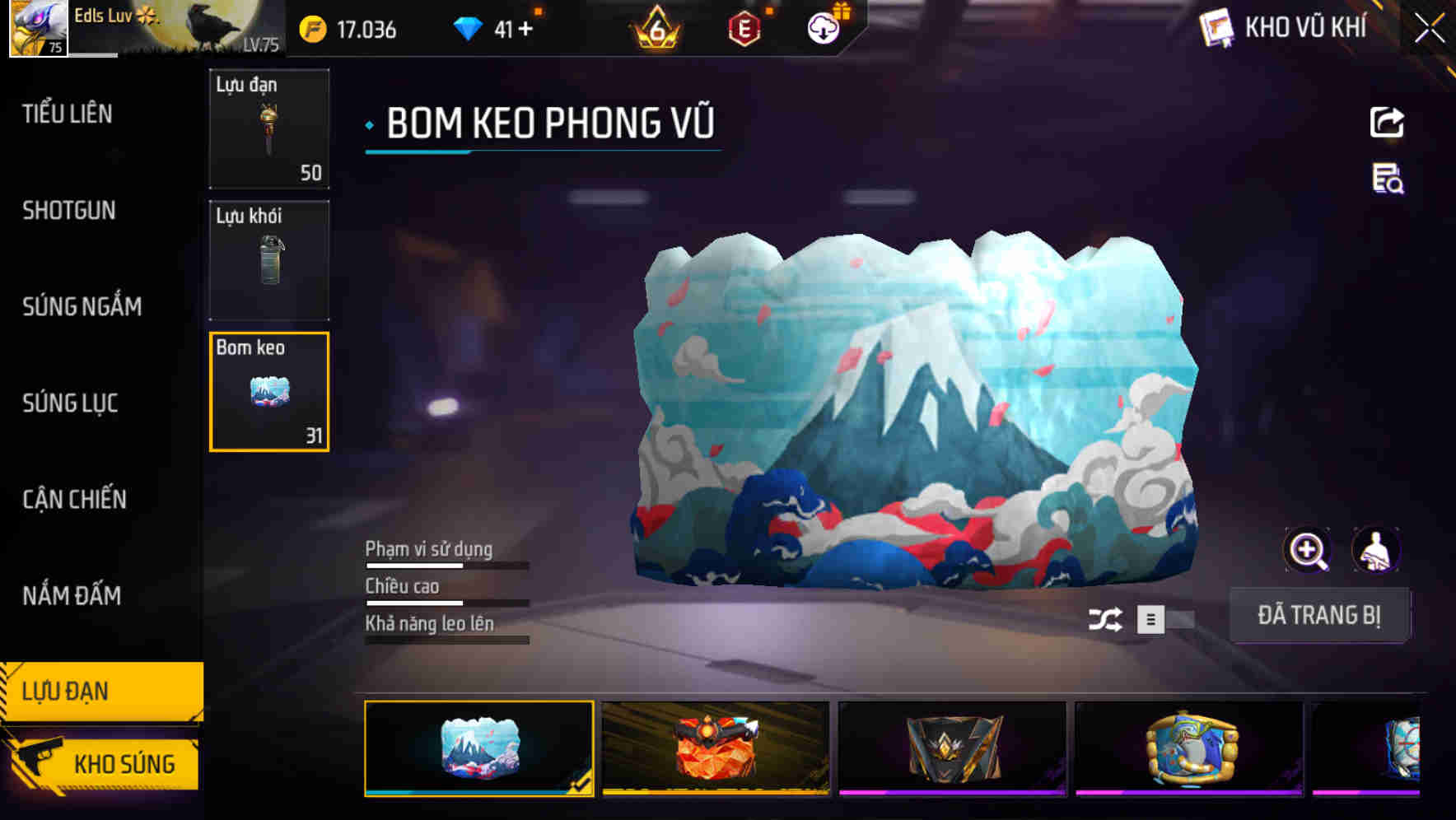Click the diamond balance icon
The image size is (1456, 820).
(469, 27)
